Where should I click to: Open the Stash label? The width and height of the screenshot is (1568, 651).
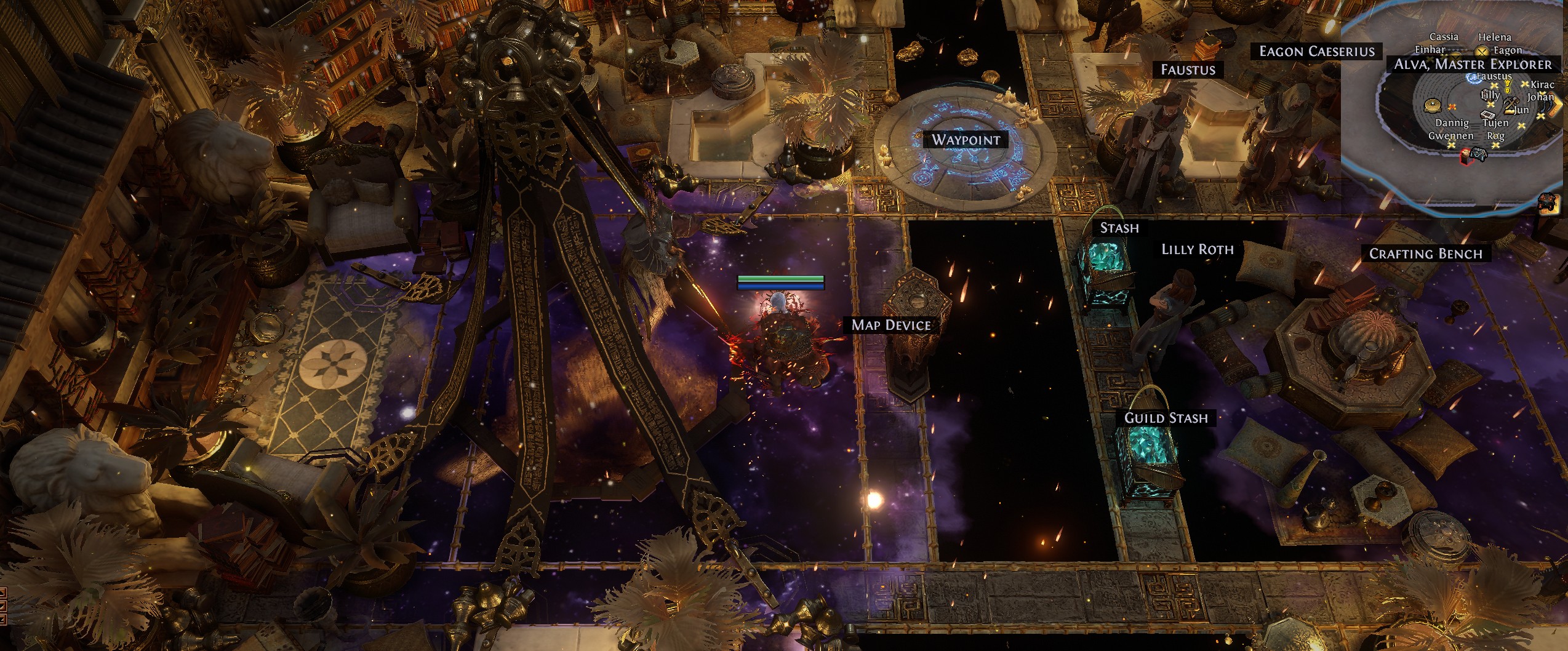point(1119,228)
